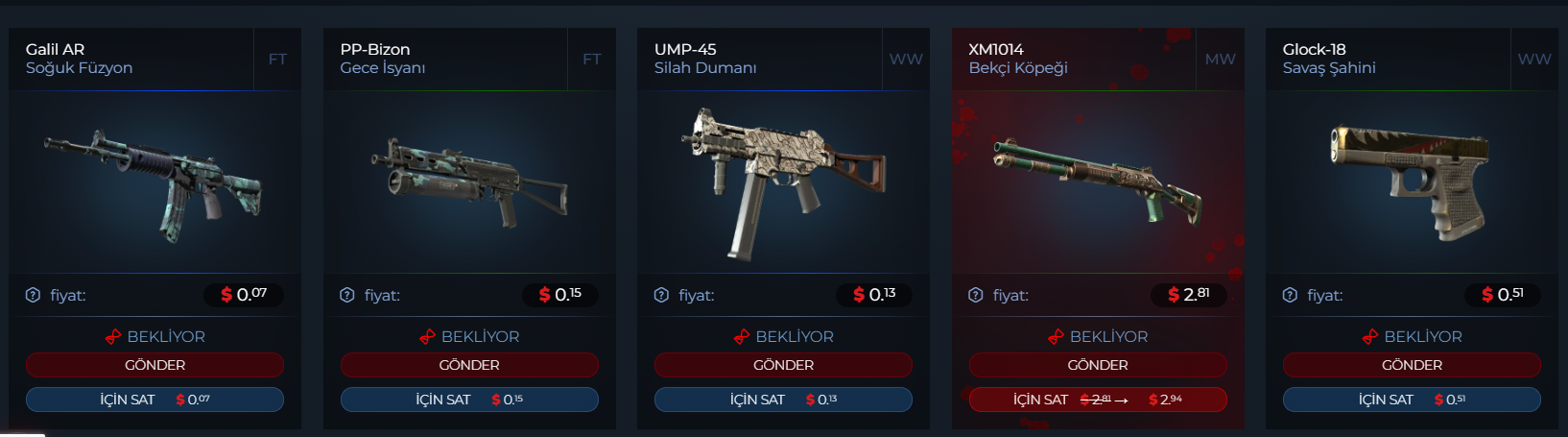Sell the PP-Bizon Gece İsyanı skin

tap(469, 400)
